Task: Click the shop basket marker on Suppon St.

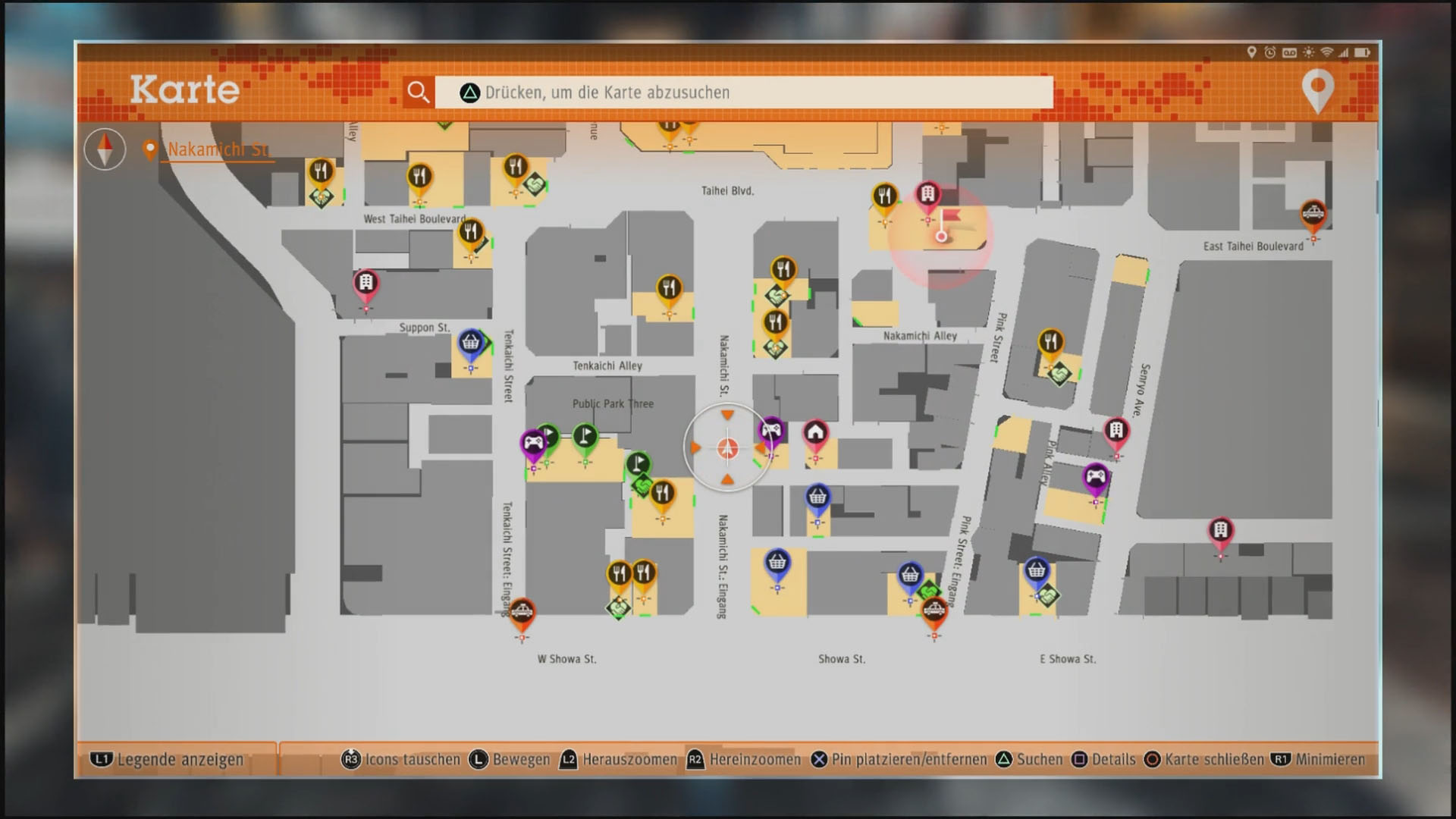Action: click(471, 344)
